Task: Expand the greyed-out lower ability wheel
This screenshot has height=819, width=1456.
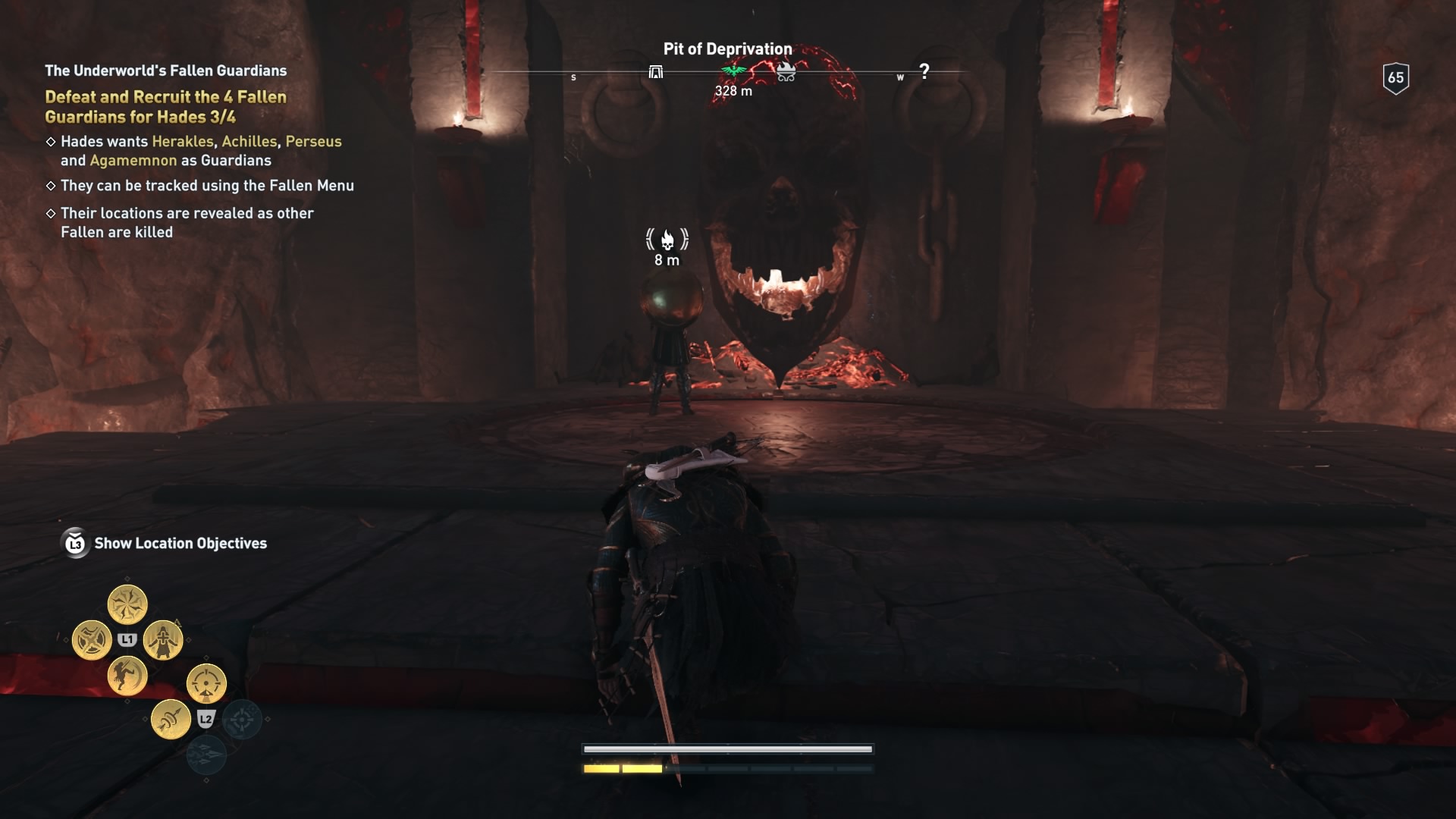Action: coord(241,720)
